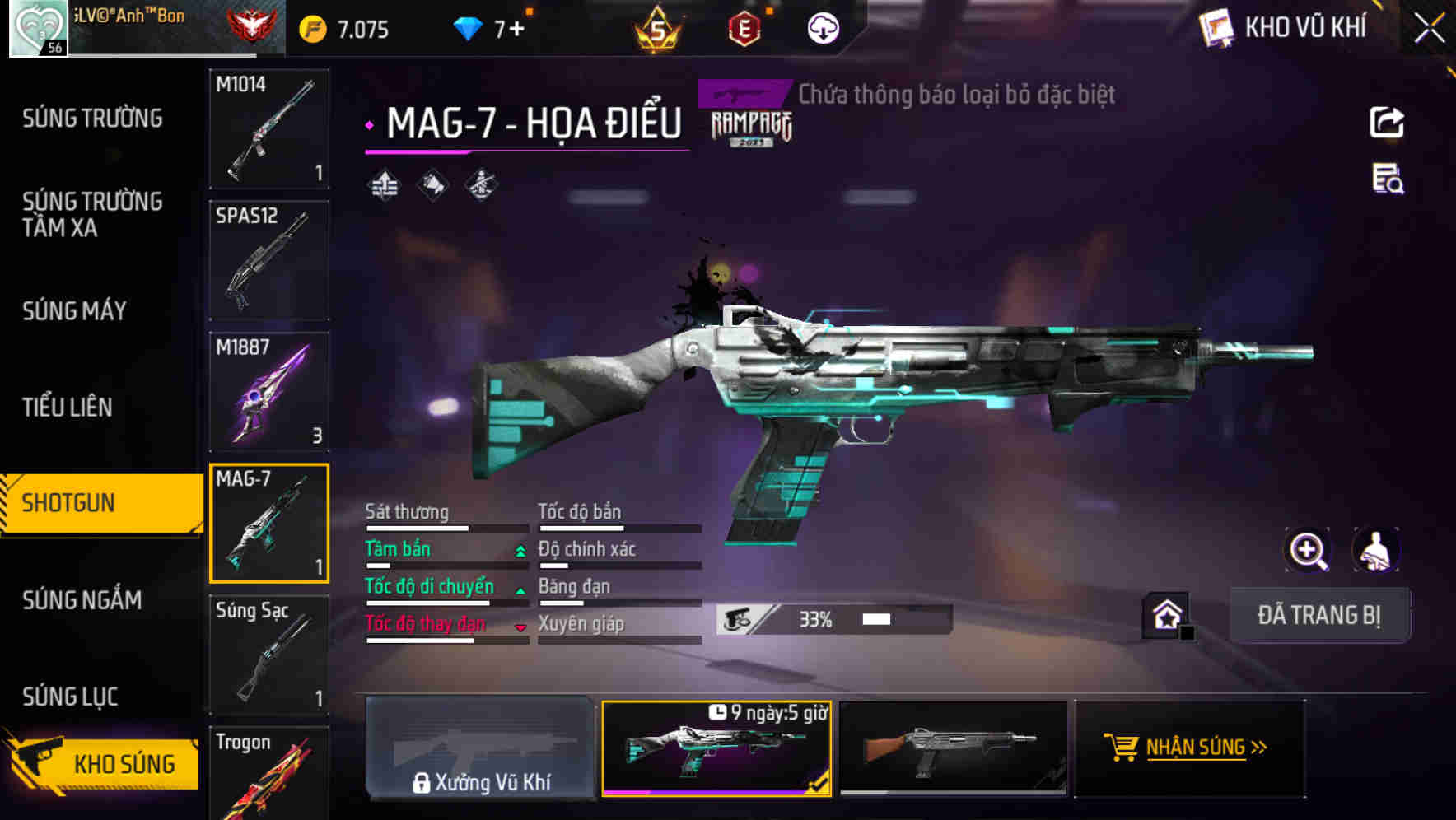Open the SÚNG TRƯỜNG TẦM XA section
Image resolution: width=1456 pixels, height=820 pixels.
(92, 215)
